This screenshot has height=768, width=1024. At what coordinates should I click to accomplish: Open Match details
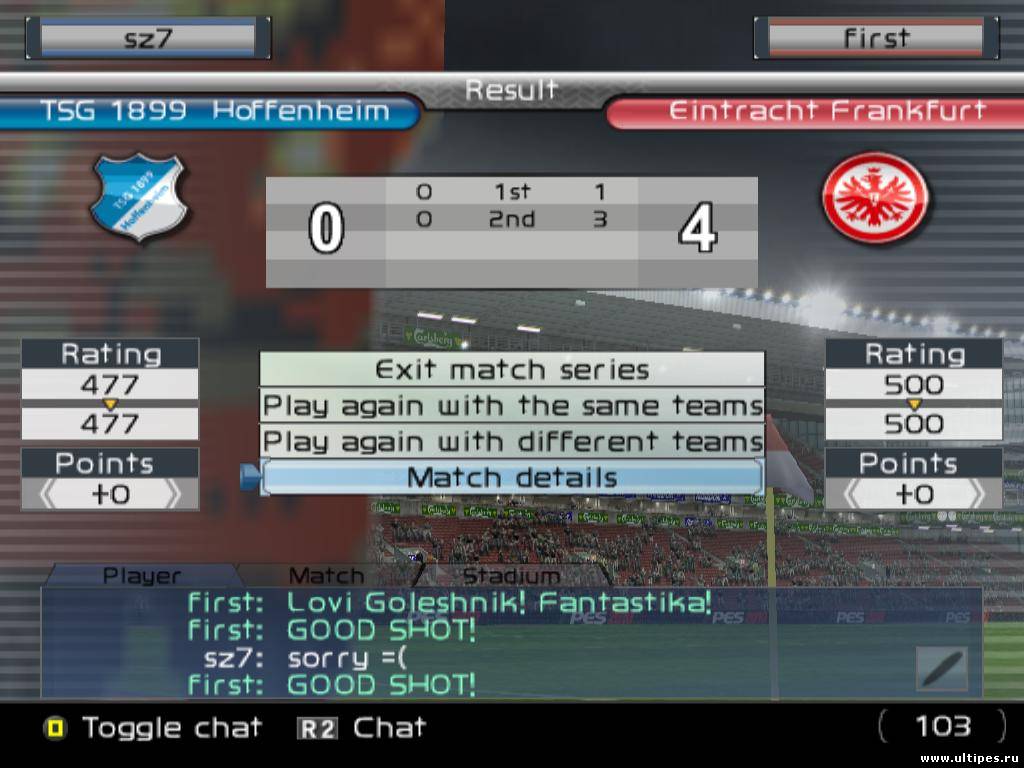(512, 477)
